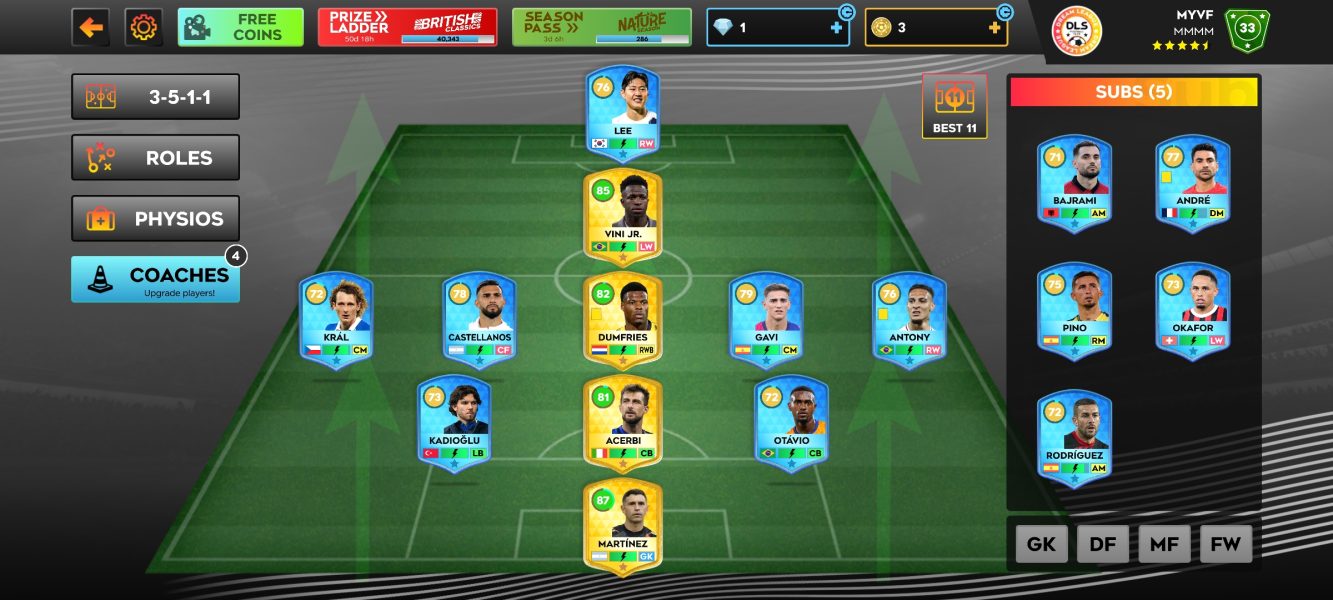Viewport: 1333px width, 600px height.
Task: Open the Physios menu
Action: click(155, 219)
